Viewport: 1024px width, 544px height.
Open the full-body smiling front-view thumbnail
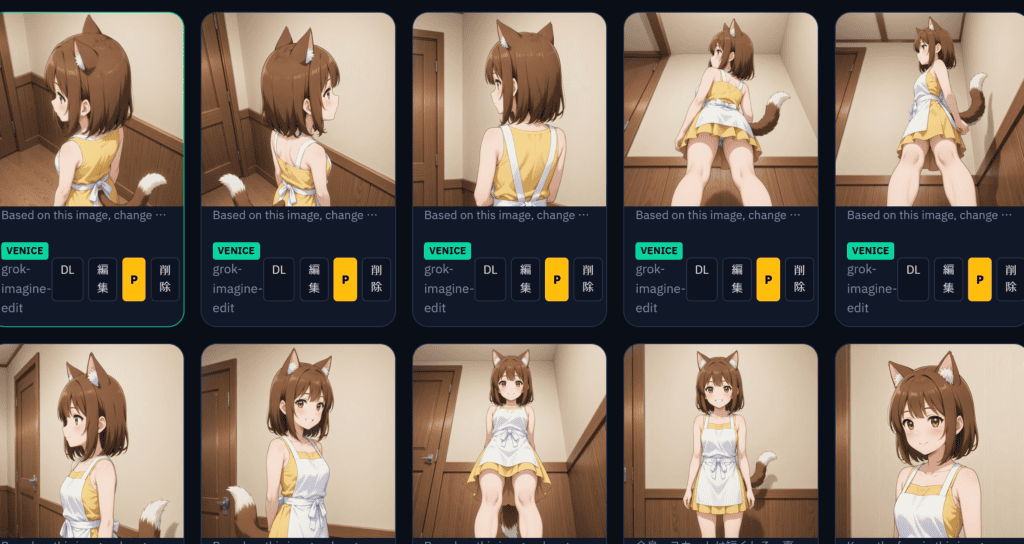pos(719,440)
